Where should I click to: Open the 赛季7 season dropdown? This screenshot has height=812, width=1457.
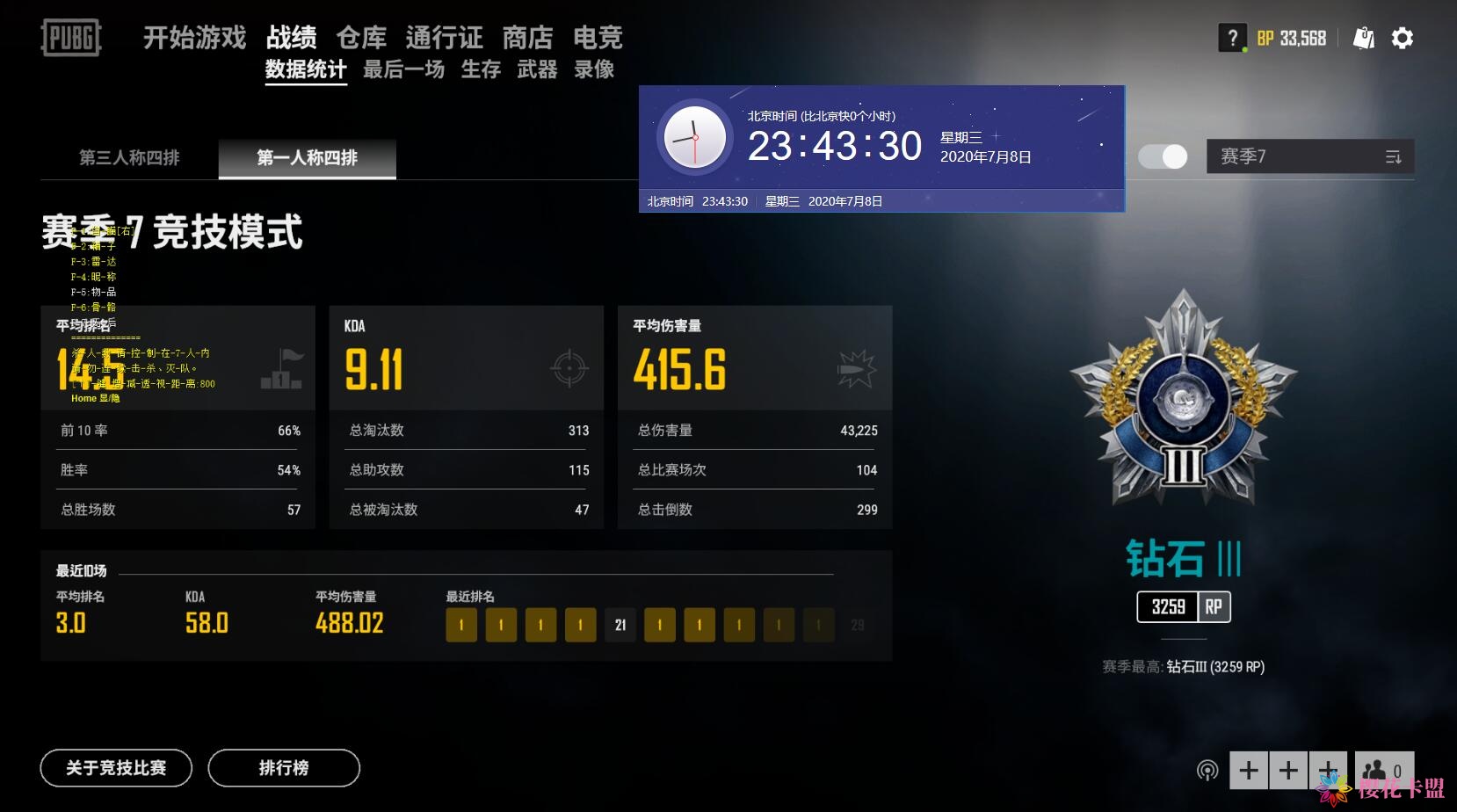click(x=1309, y=156)
